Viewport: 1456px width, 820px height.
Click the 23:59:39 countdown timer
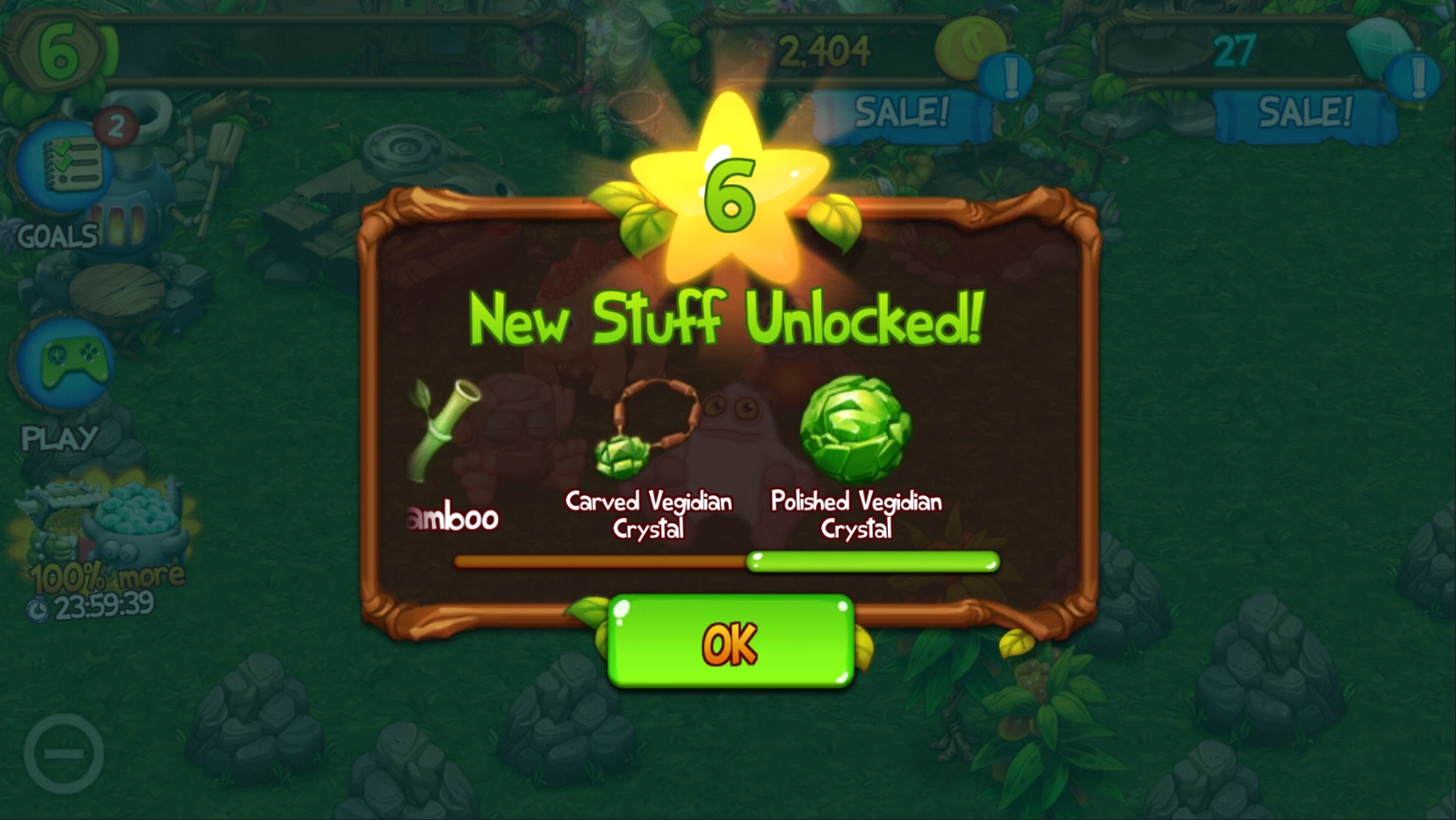[105, 606]
